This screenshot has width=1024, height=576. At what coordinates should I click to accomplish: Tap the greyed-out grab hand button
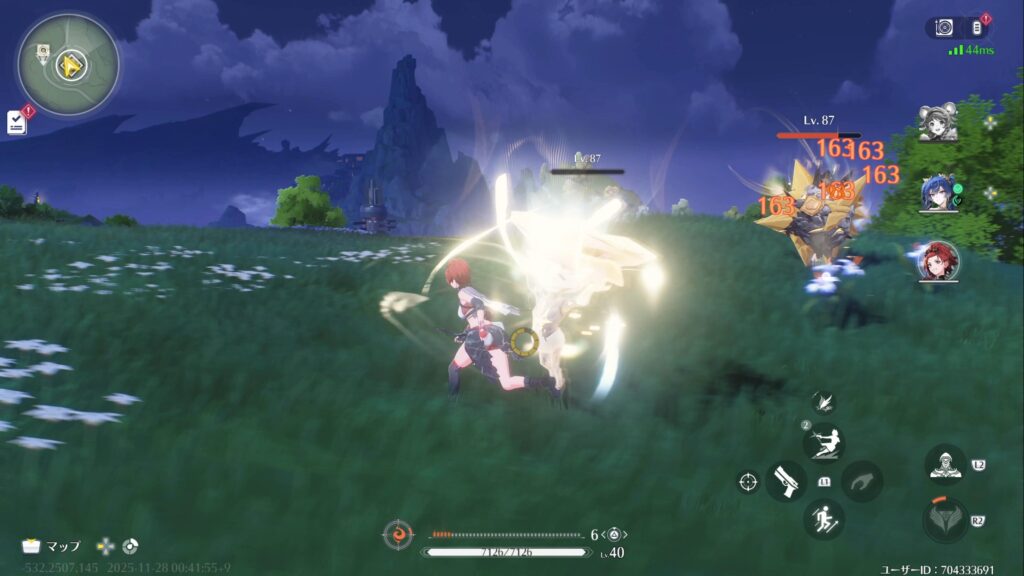(861, 481)
